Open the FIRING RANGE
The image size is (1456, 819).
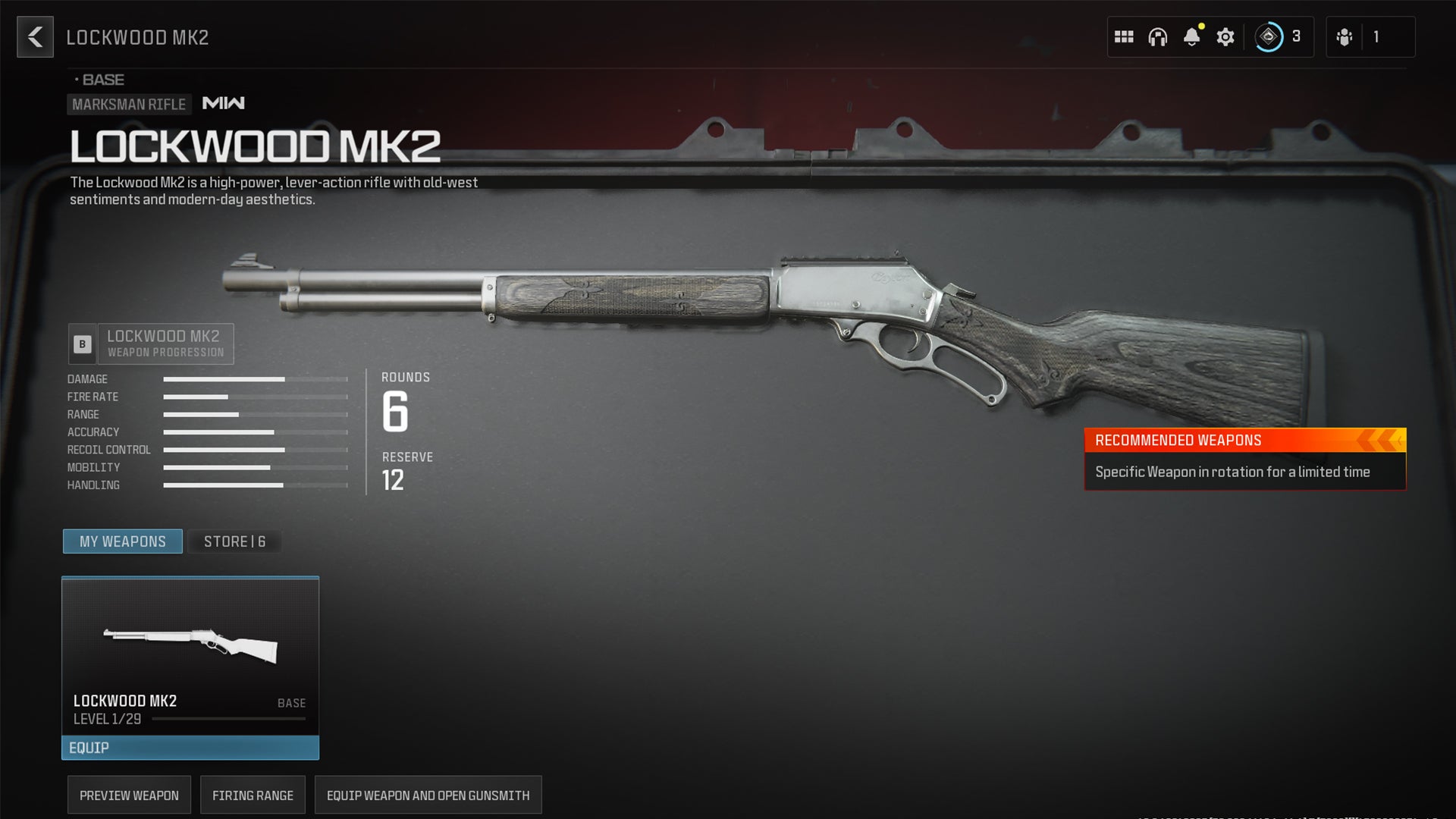click(x=253, y=795)
